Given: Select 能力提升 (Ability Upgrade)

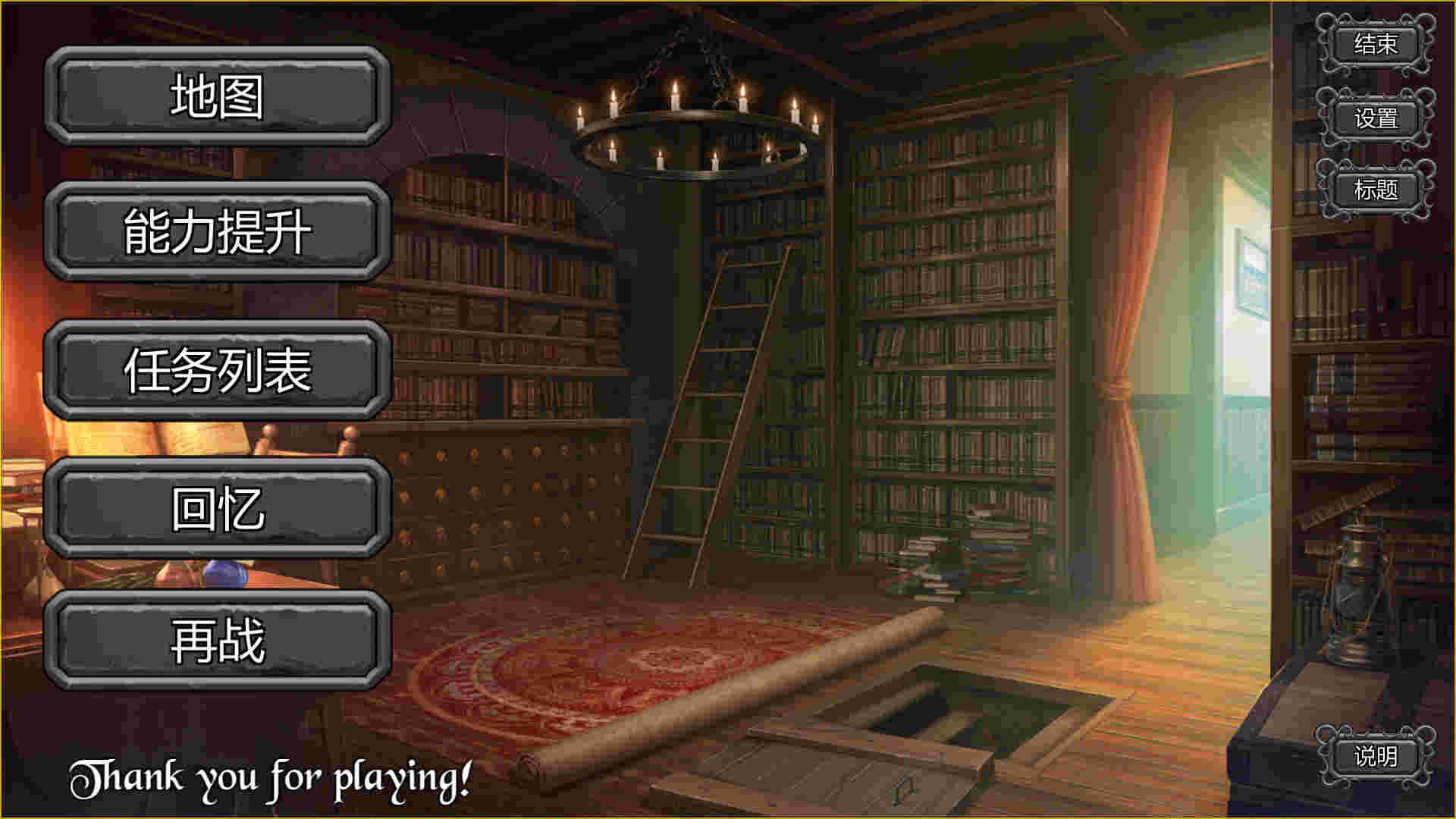Looking at the screenshot, I should [218, 231].
